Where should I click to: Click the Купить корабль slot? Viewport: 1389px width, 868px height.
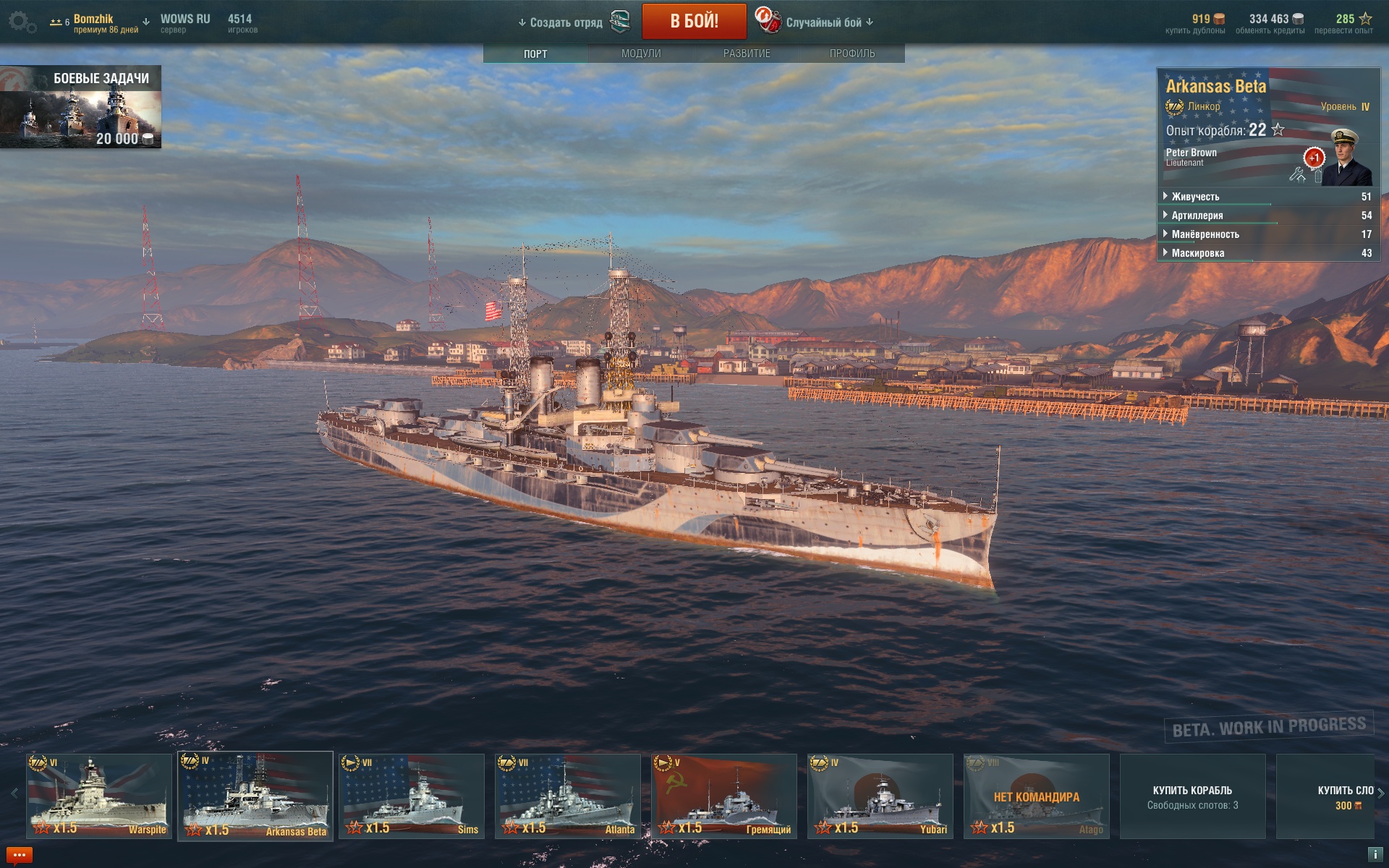1192,796
